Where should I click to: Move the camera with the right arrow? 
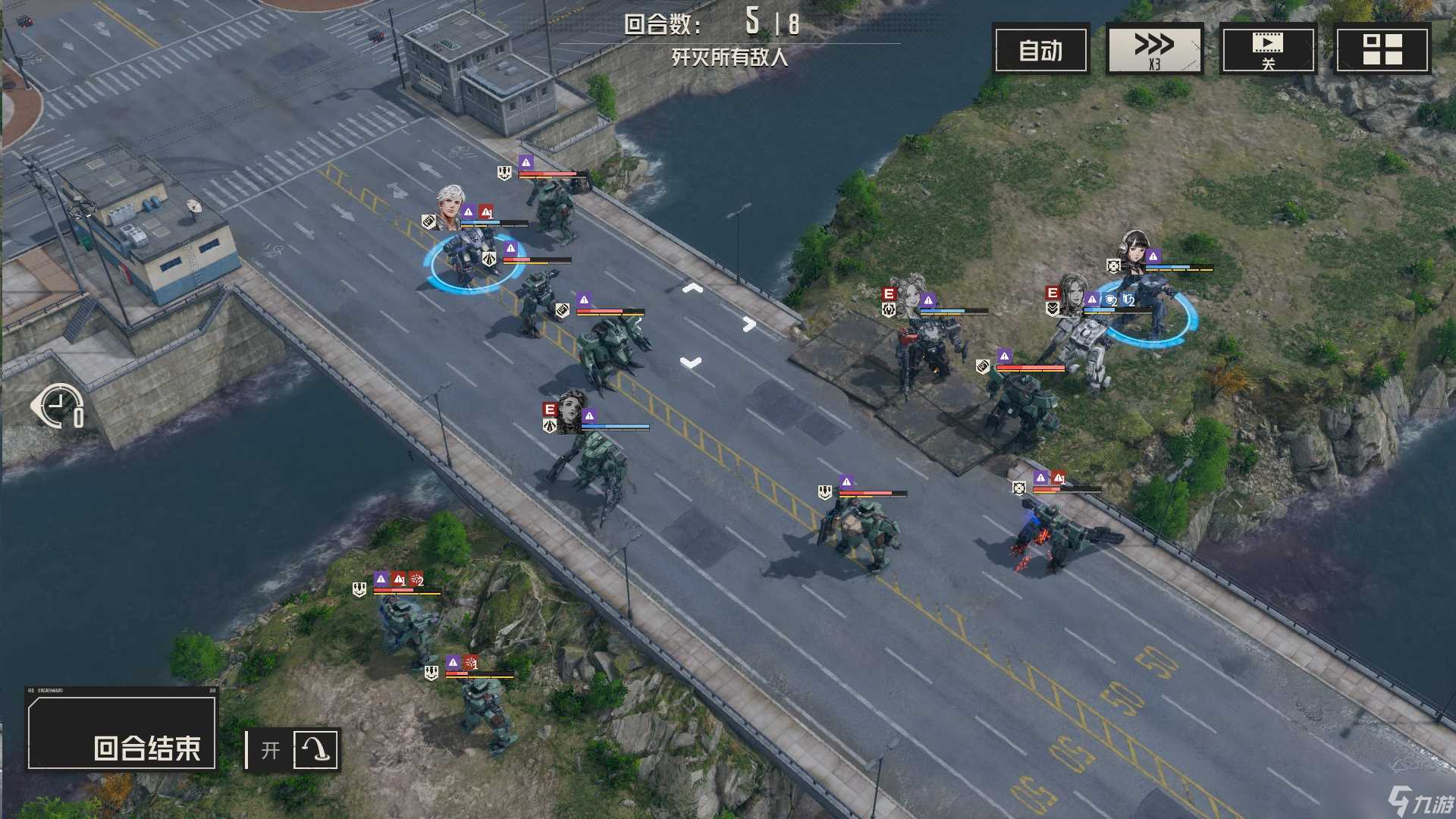coord(749,325)
